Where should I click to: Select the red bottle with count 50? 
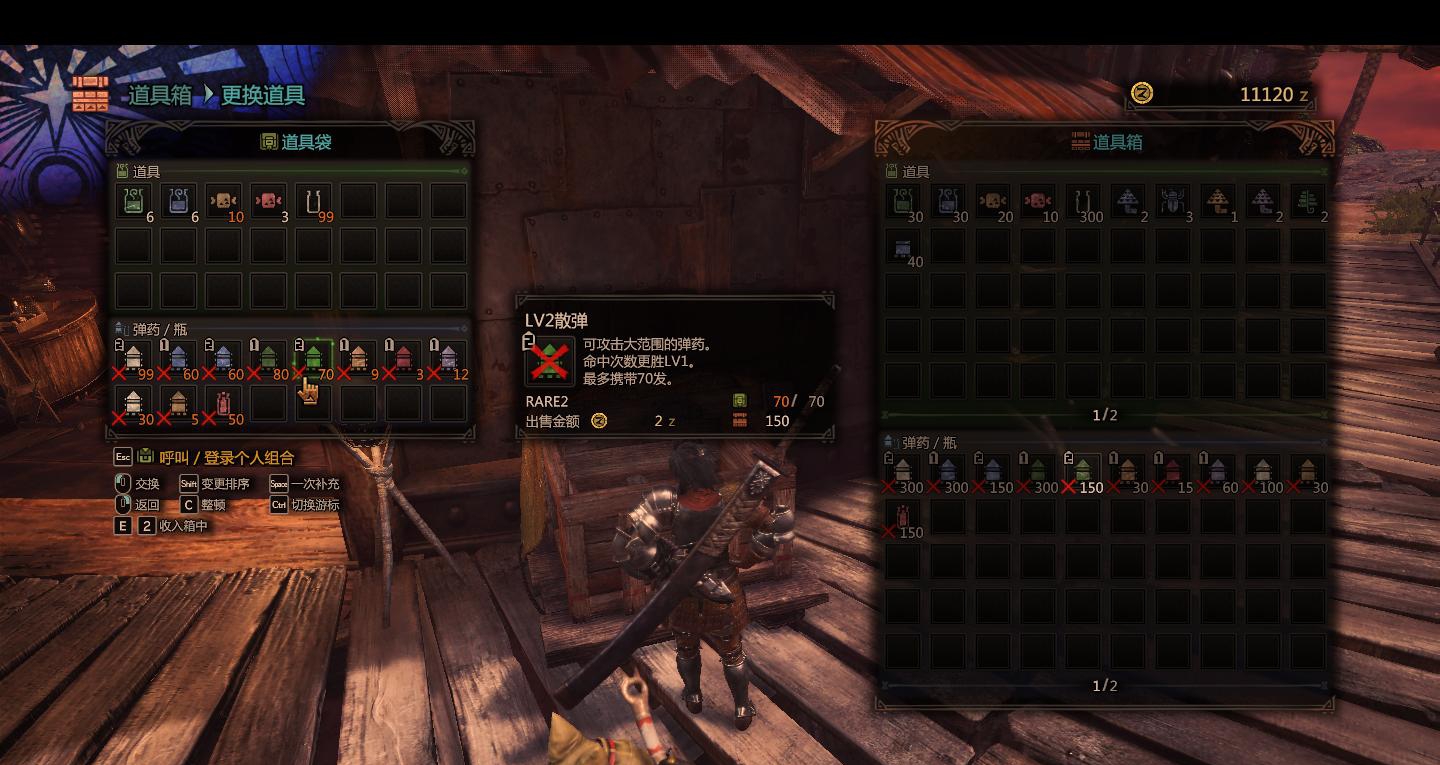pyautogui.click(x=223, y=402)
